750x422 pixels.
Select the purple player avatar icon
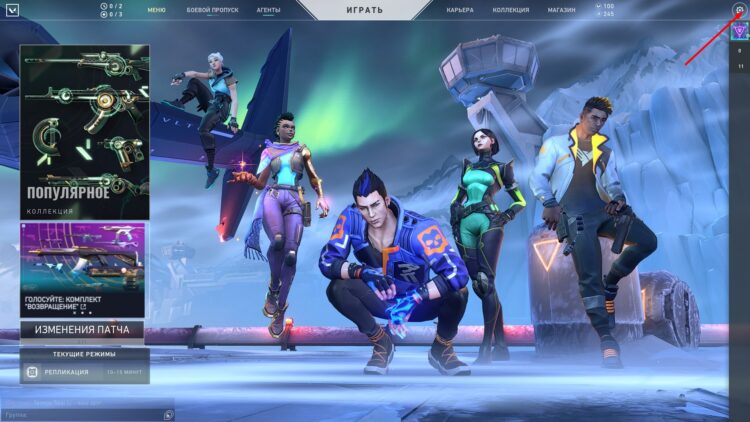click(x=740, y=30)
